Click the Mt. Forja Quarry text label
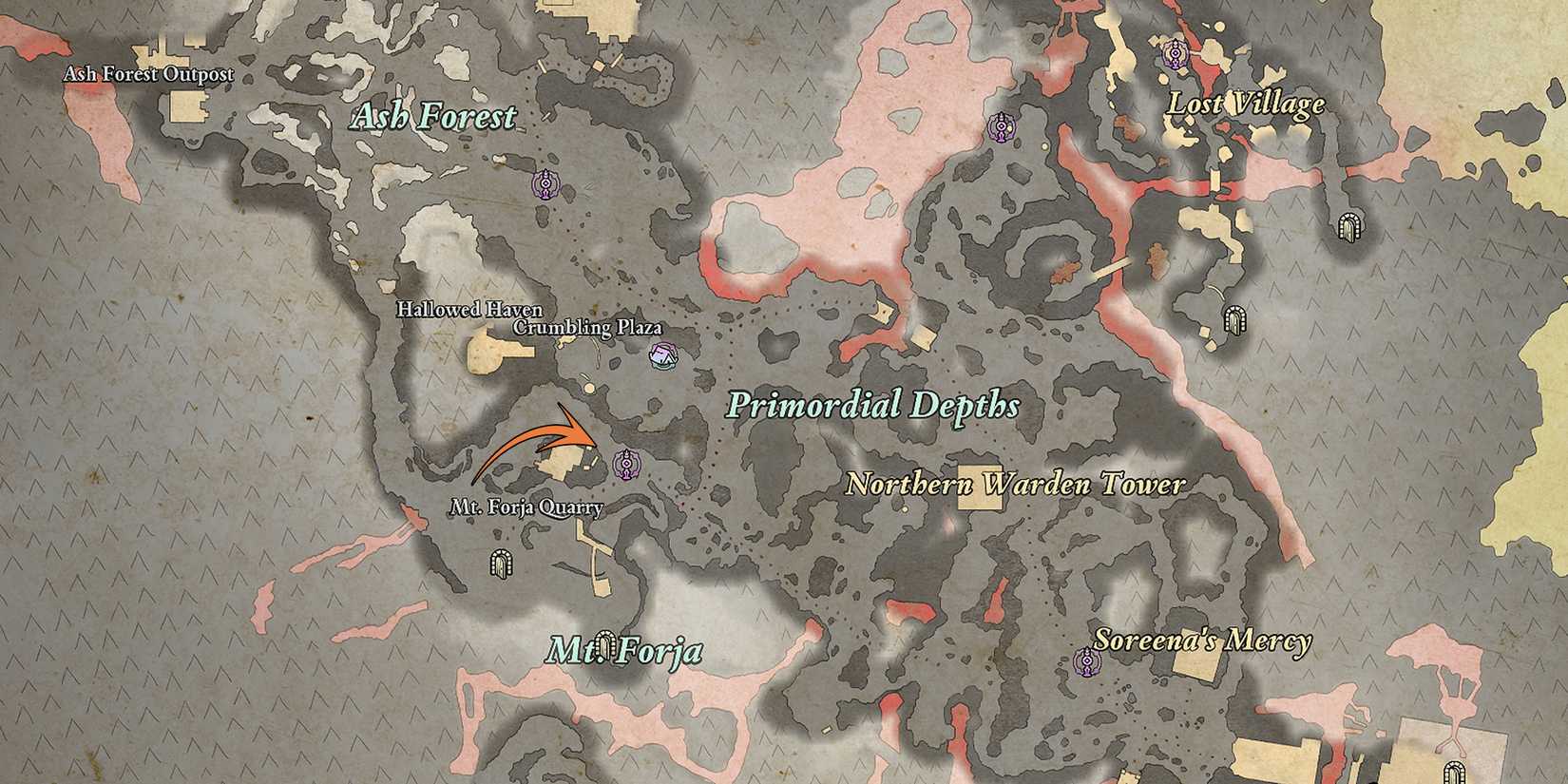Image resolution: width=1568 pixels, height=784 pixels. pyautogui.click(x=528, y=507)
